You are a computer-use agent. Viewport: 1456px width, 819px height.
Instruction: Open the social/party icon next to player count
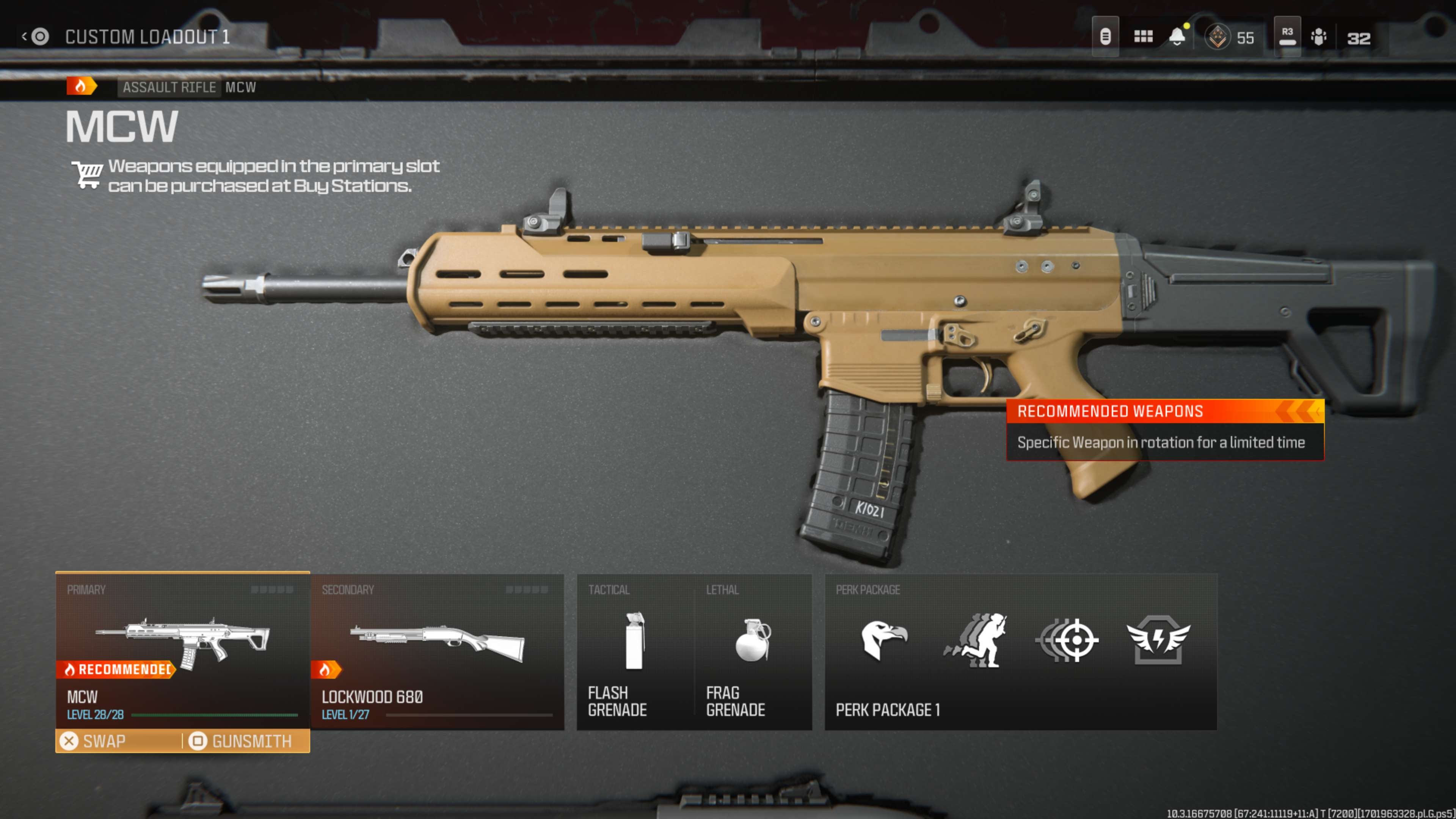pos(1319,36)
